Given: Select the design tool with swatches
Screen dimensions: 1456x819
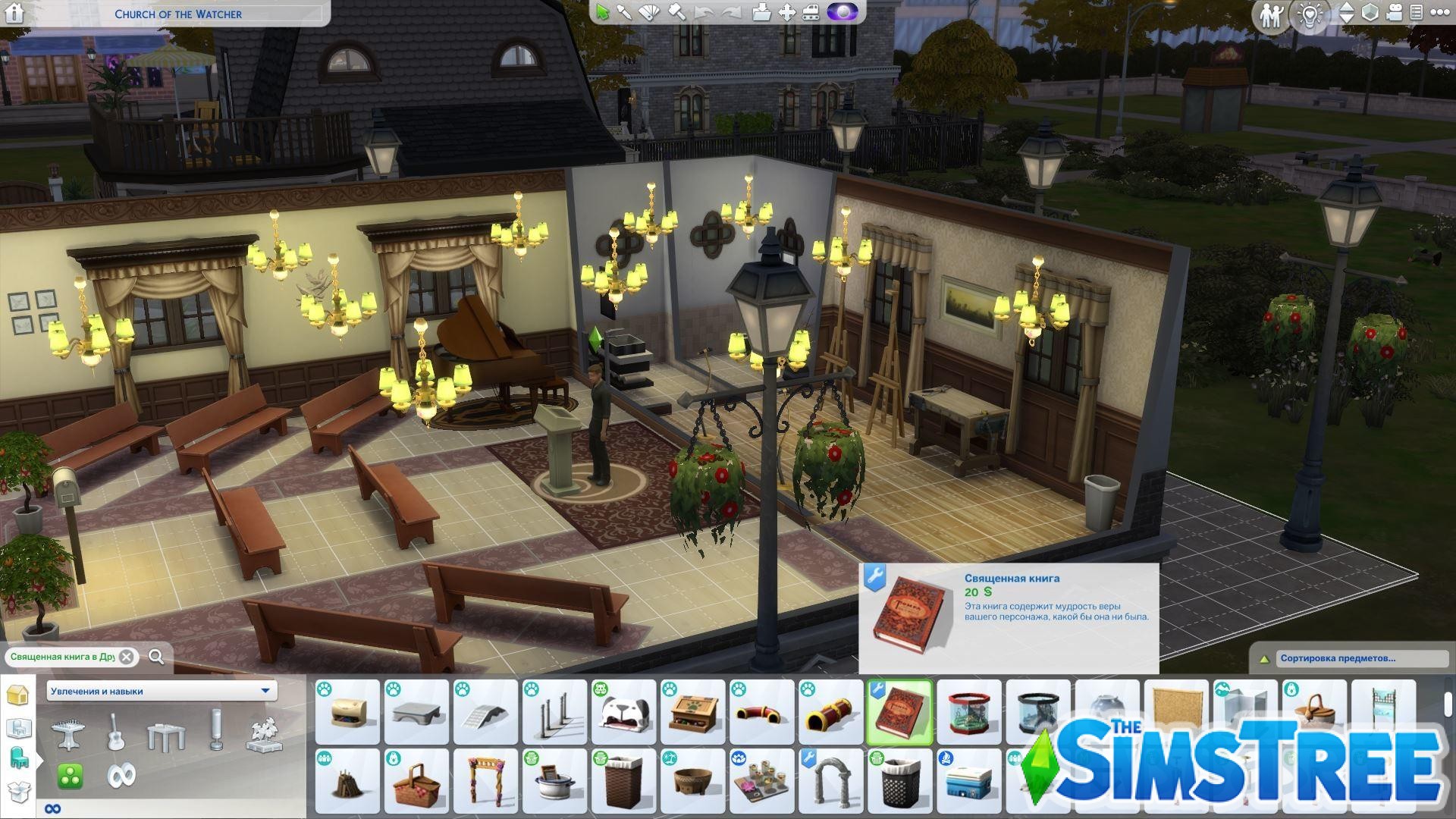Looking at the screenshot, I should 648,13.
